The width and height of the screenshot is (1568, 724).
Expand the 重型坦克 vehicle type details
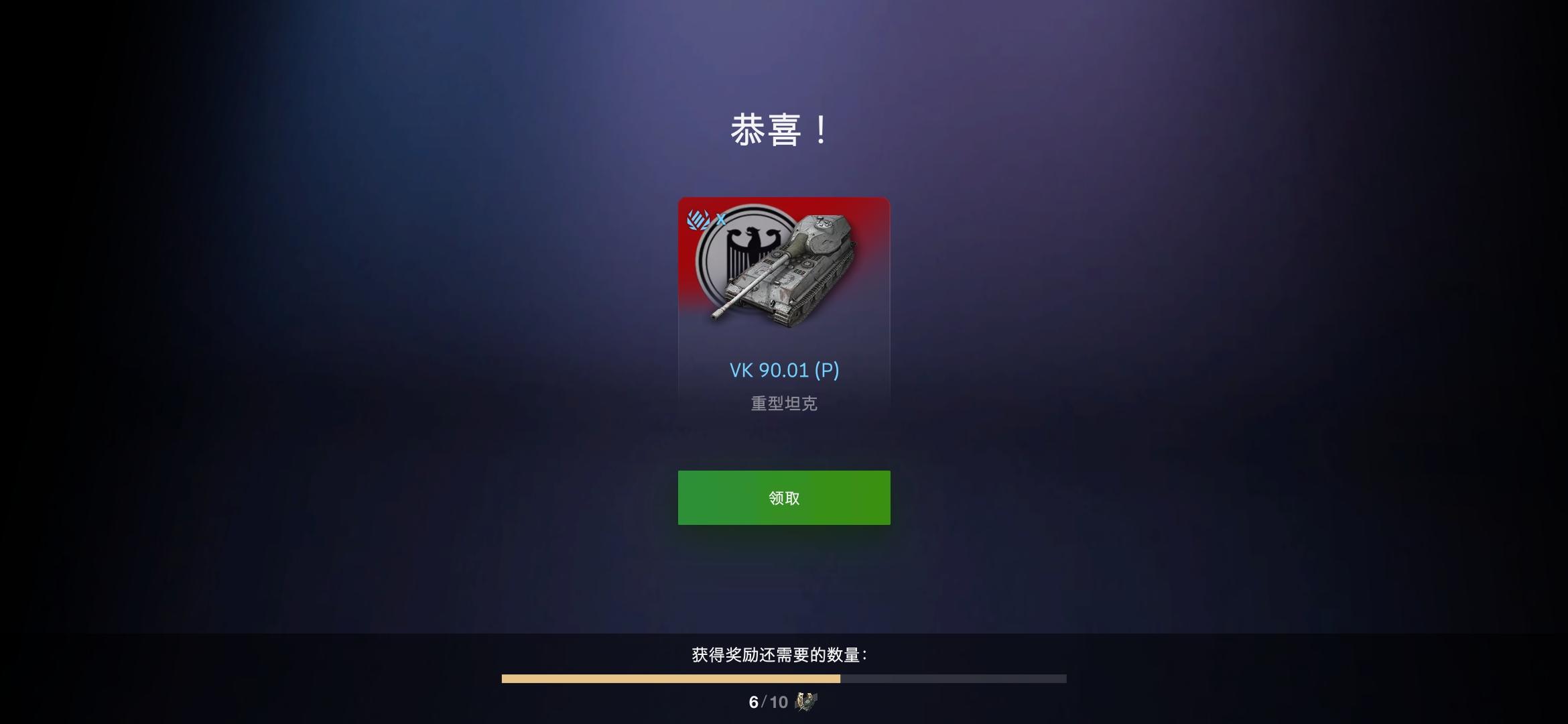(783, 403)
